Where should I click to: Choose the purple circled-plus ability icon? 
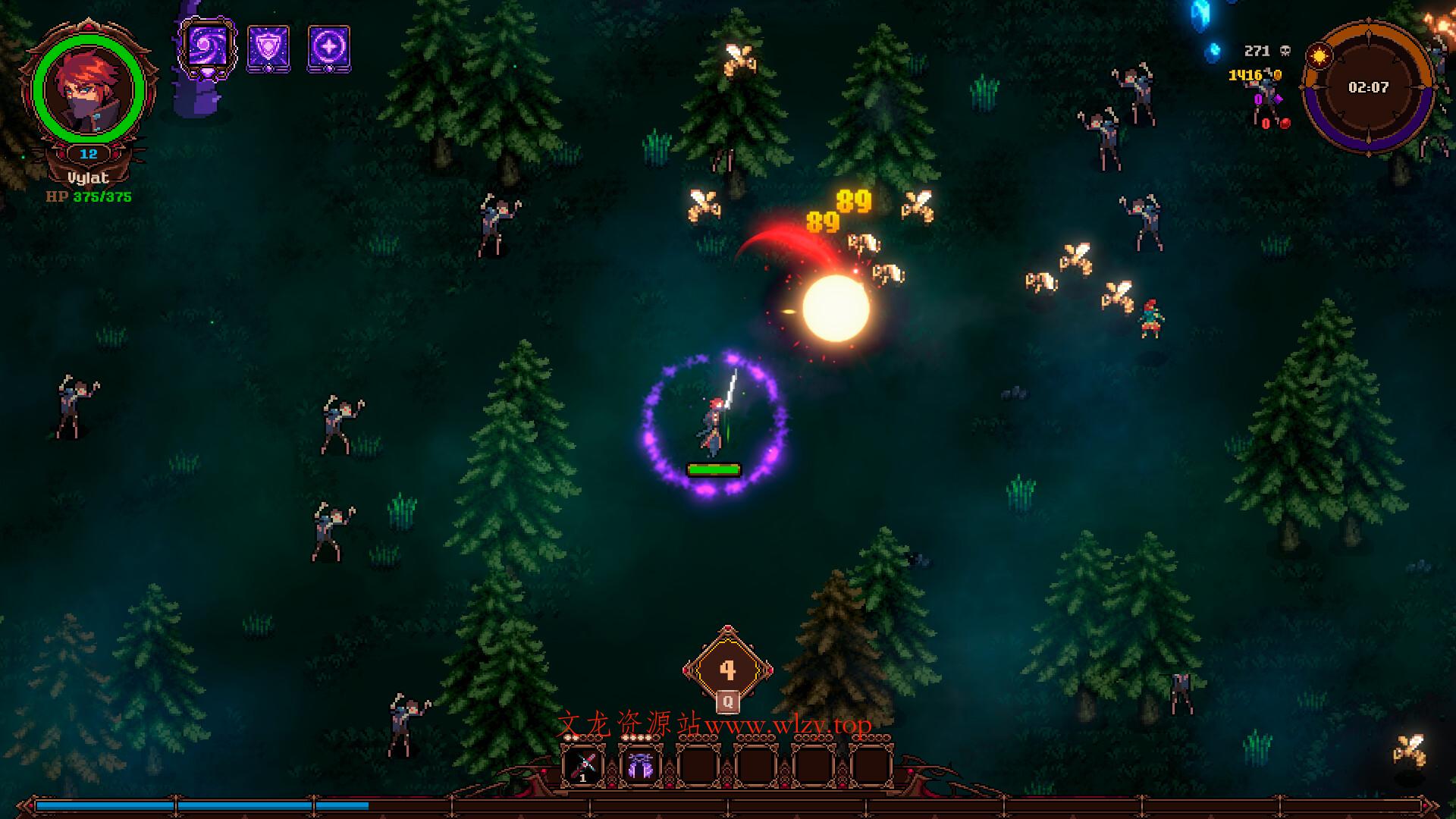coord(328,49)
